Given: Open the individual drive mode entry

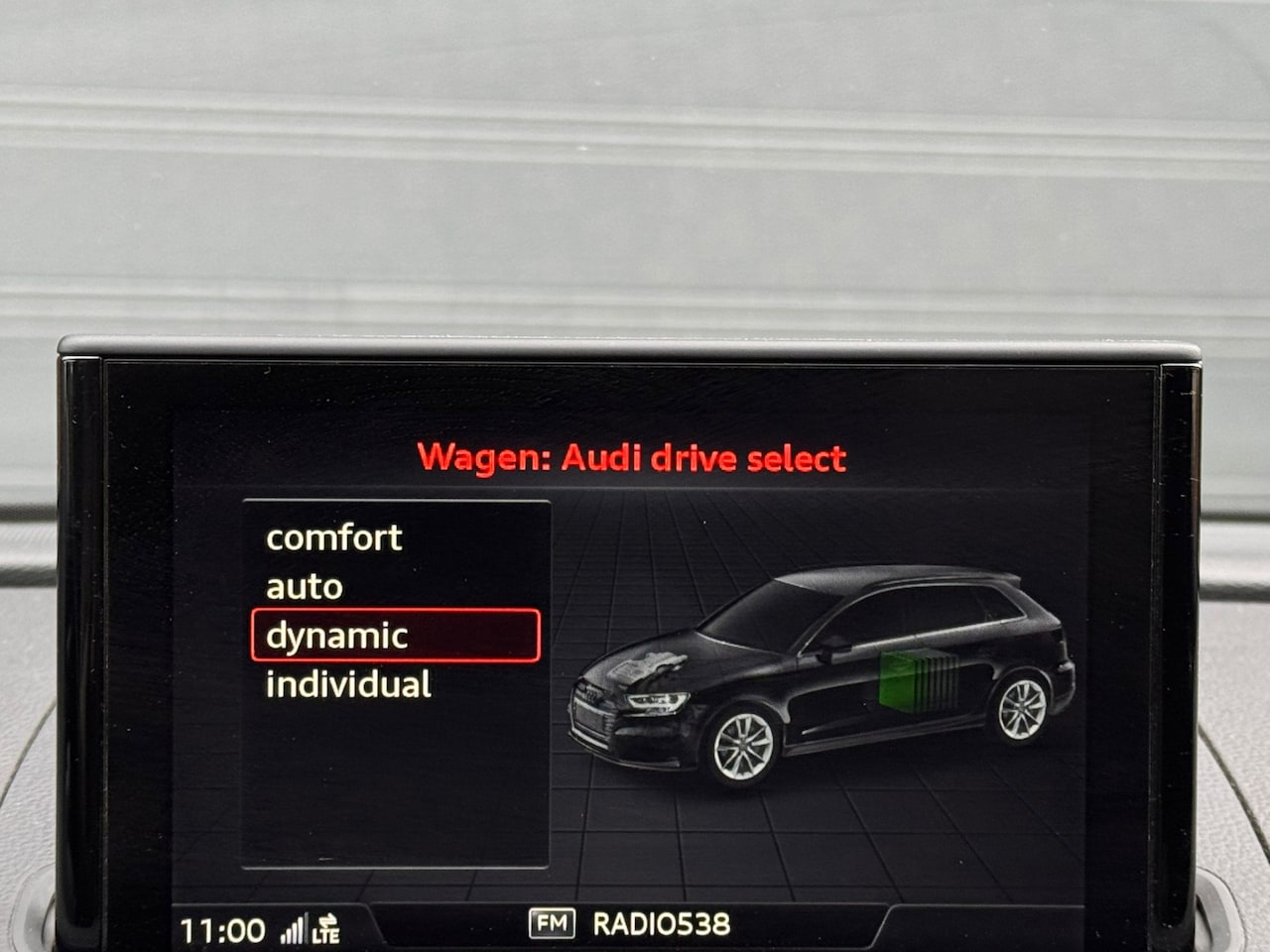Looking at the screenshot, I should [x=348, y=684].
